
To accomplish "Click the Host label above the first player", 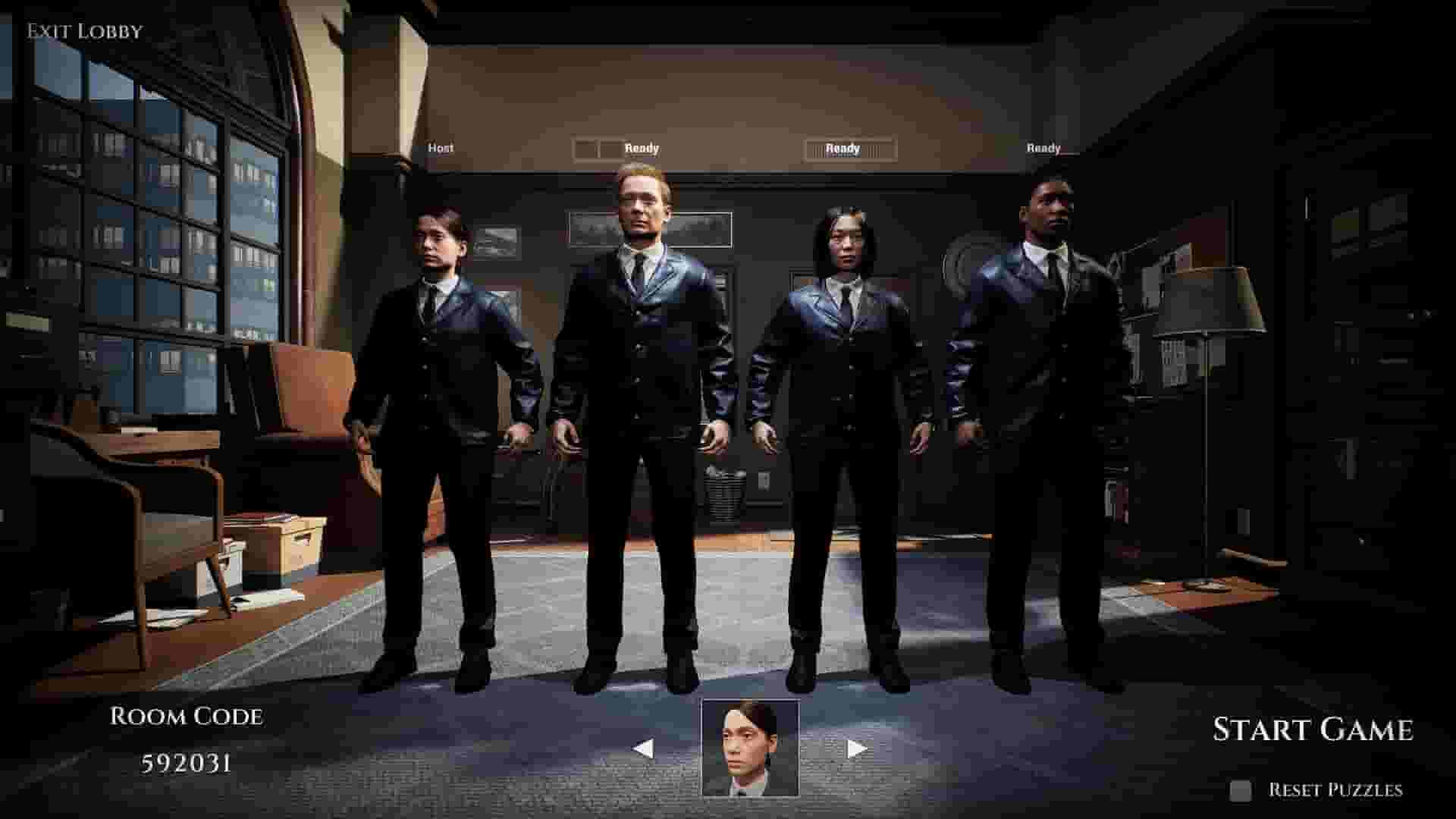I will coord(440,148).
